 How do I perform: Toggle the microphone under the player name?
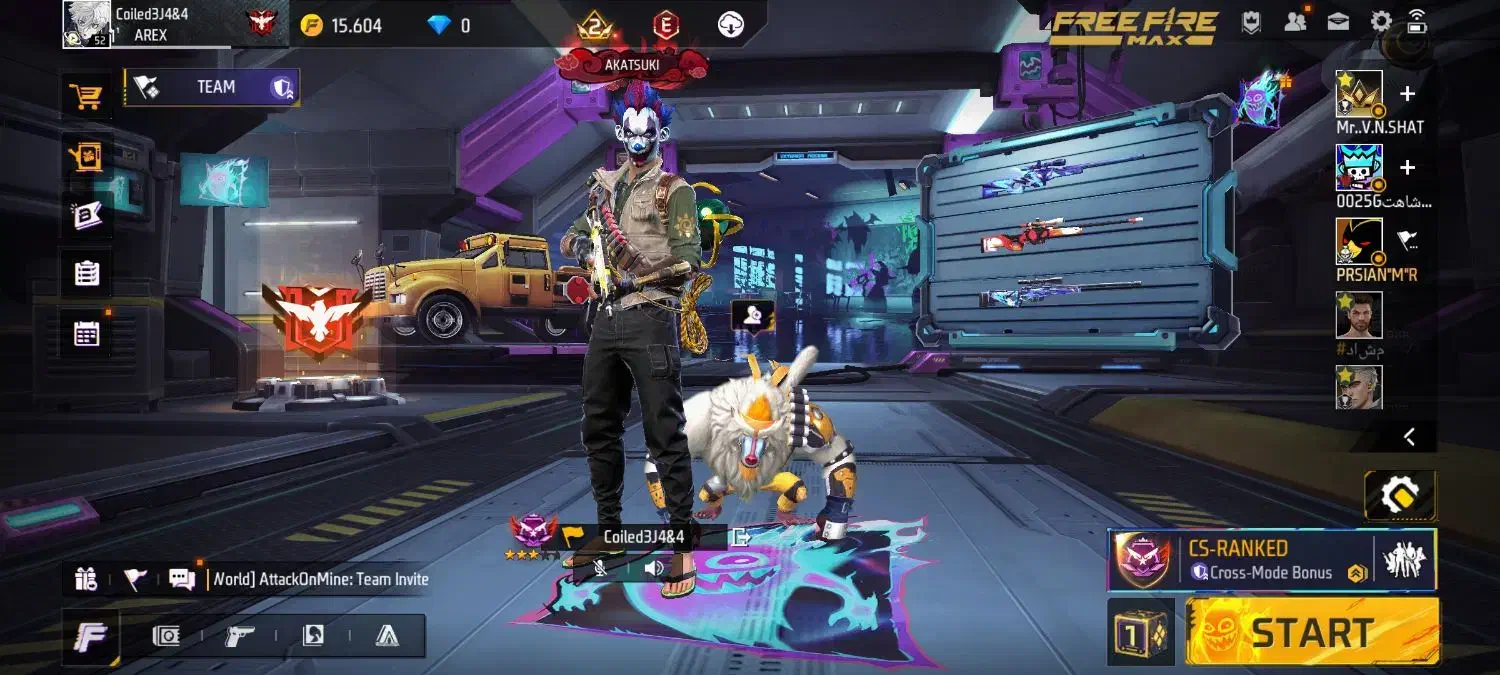[x=600, y=568]
